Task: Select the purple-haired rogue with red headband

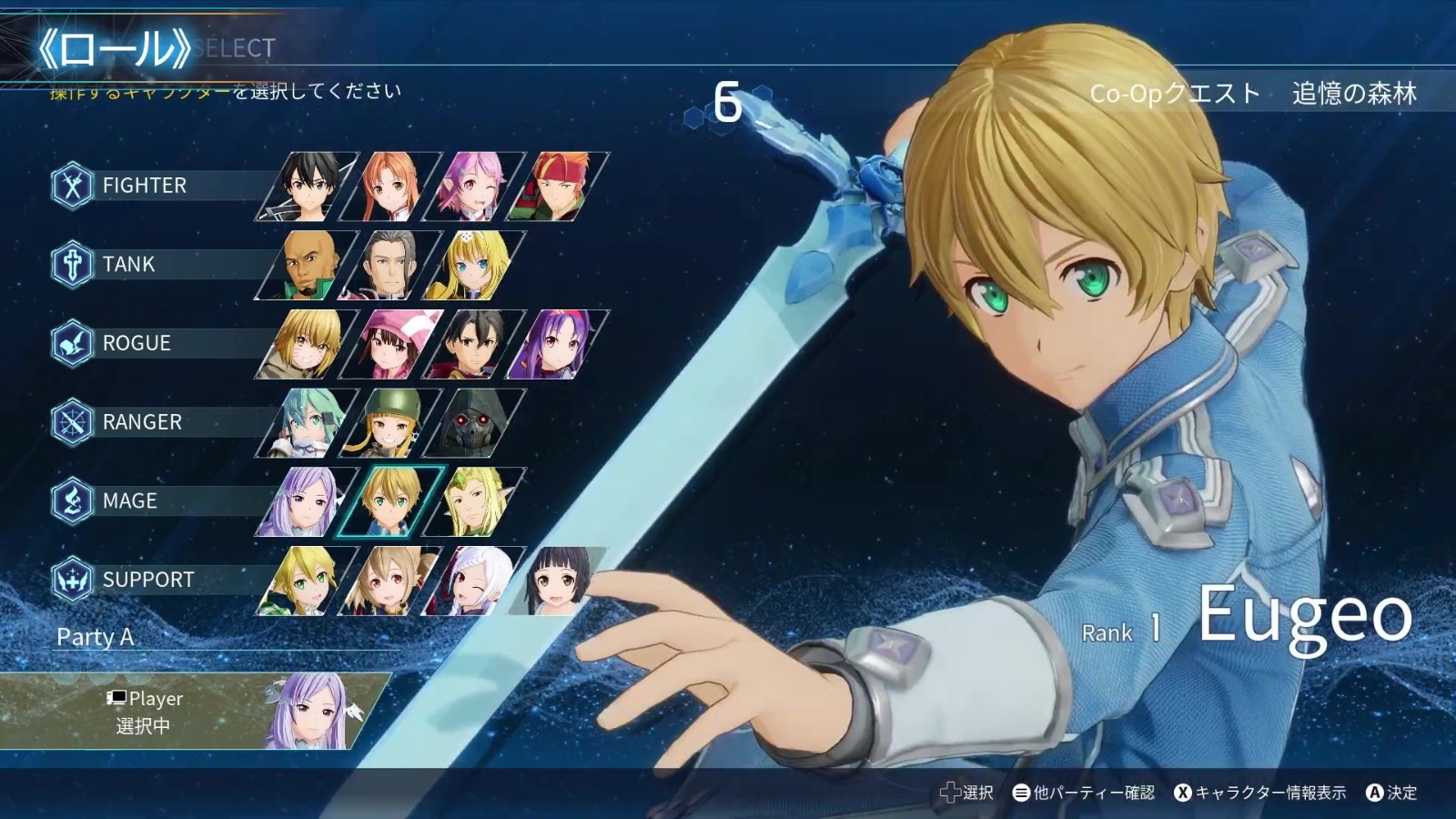Action: click(558, 344)
